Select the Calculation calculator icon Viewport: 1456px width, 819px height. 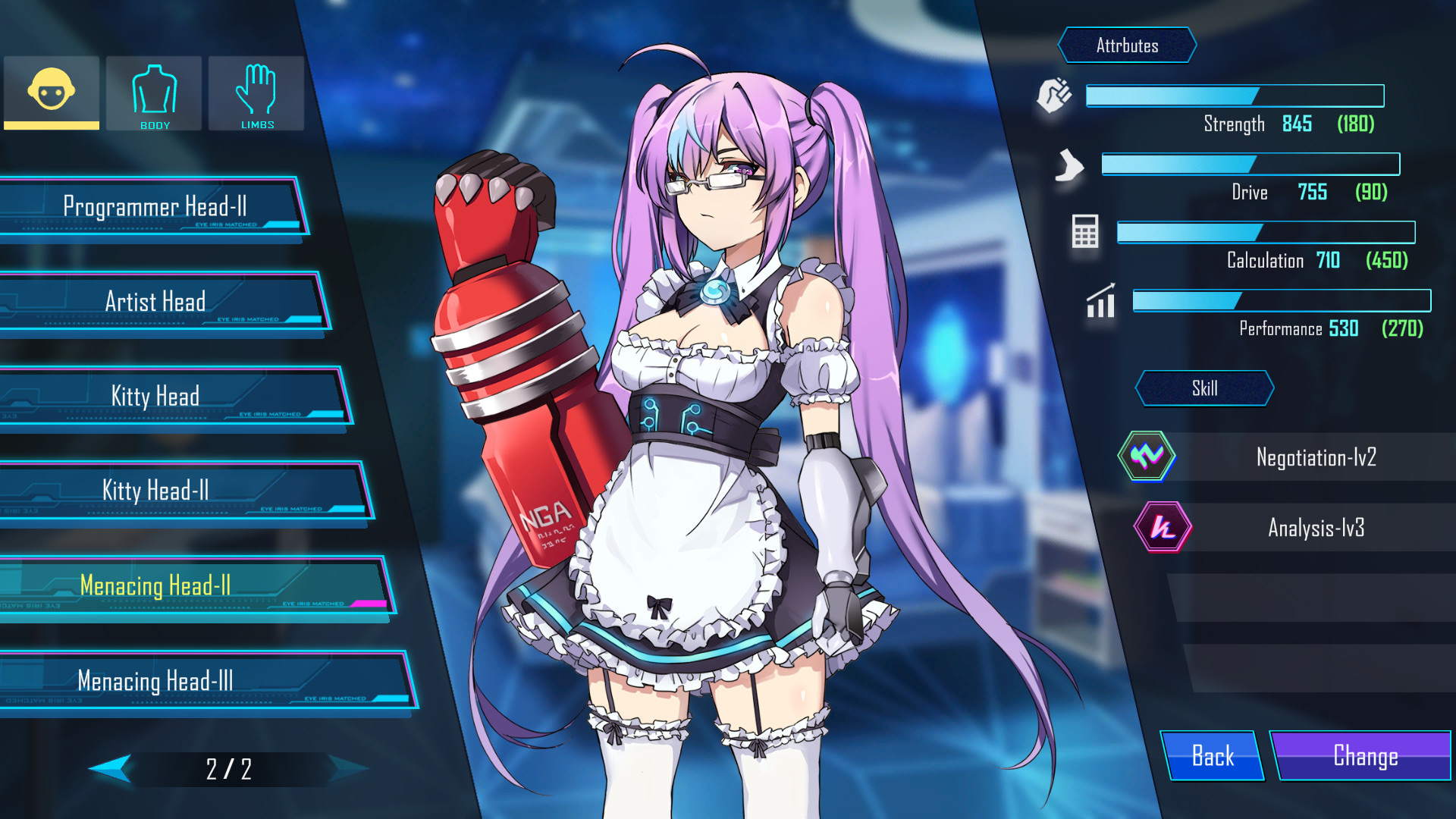coord(1084,232)
